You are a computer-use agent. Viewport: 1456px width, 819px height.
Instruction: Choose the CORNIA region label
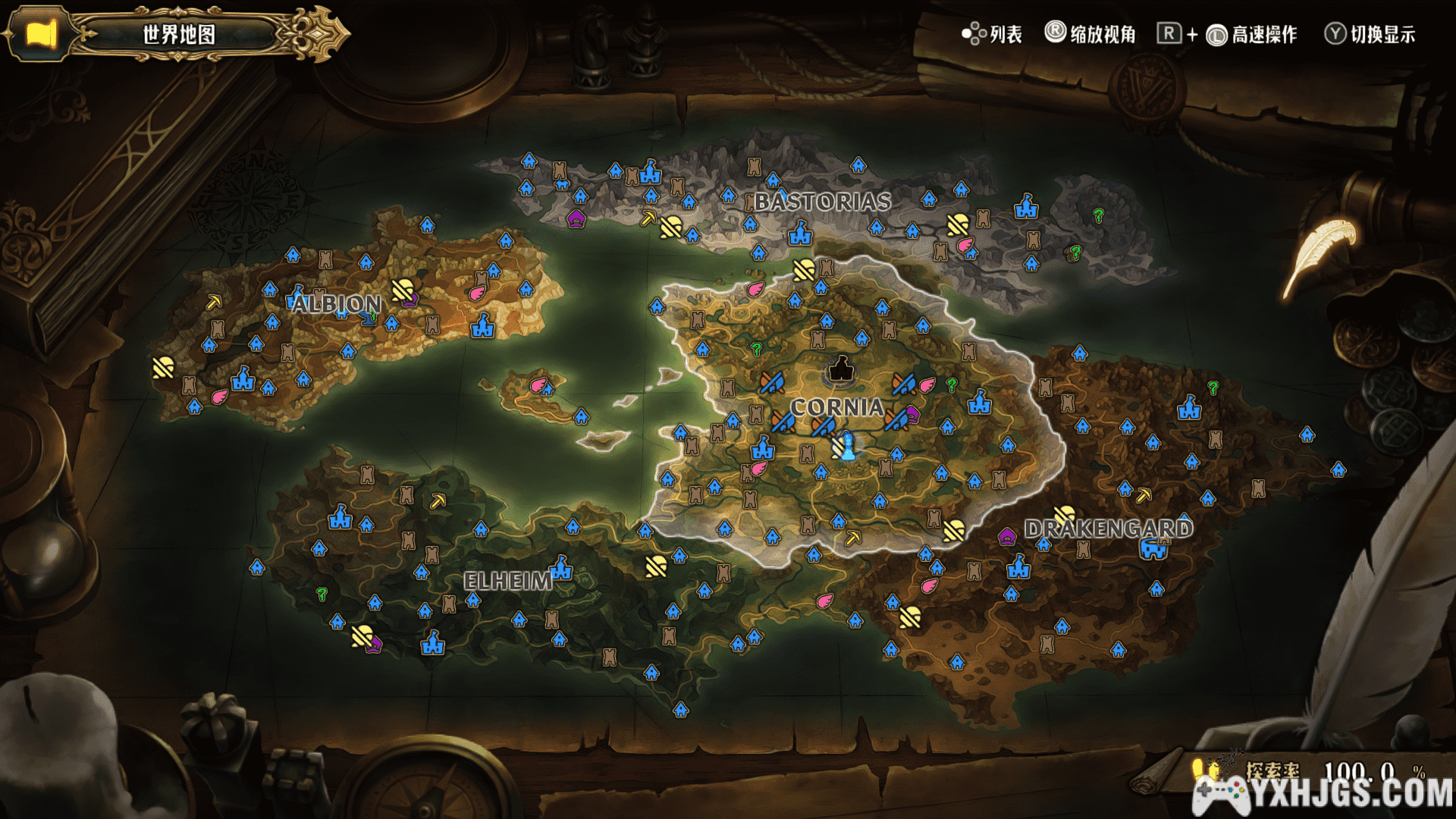point(836,407)
